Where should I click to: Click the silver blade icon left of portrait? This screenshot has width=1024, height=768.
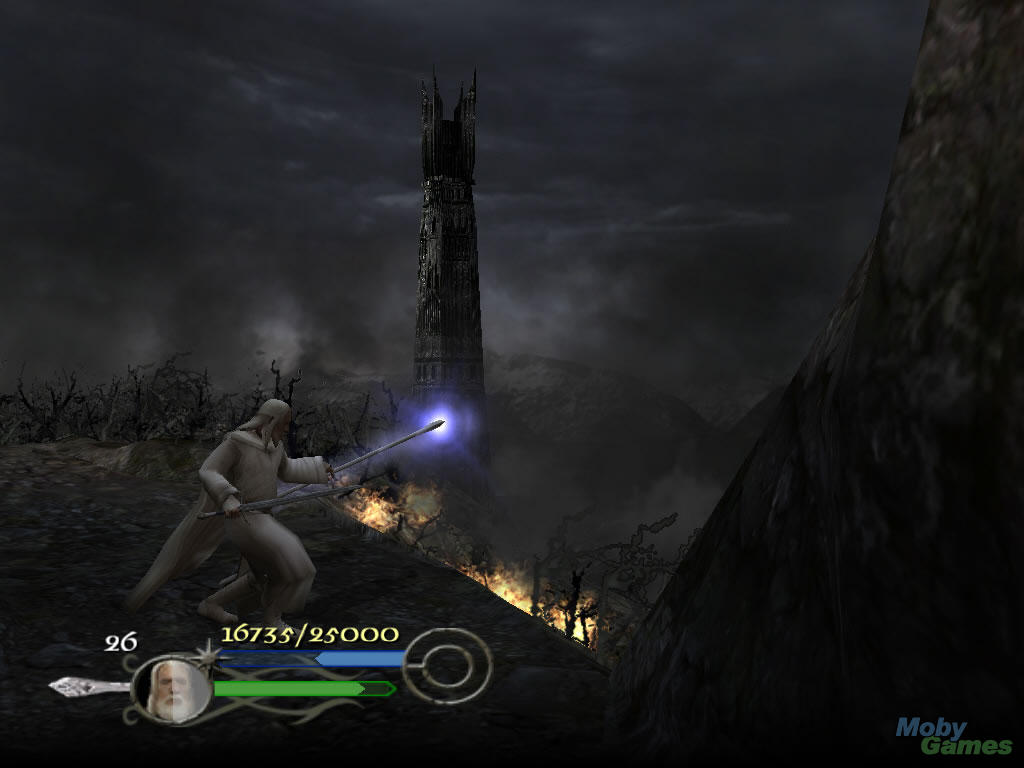(88, 687)
